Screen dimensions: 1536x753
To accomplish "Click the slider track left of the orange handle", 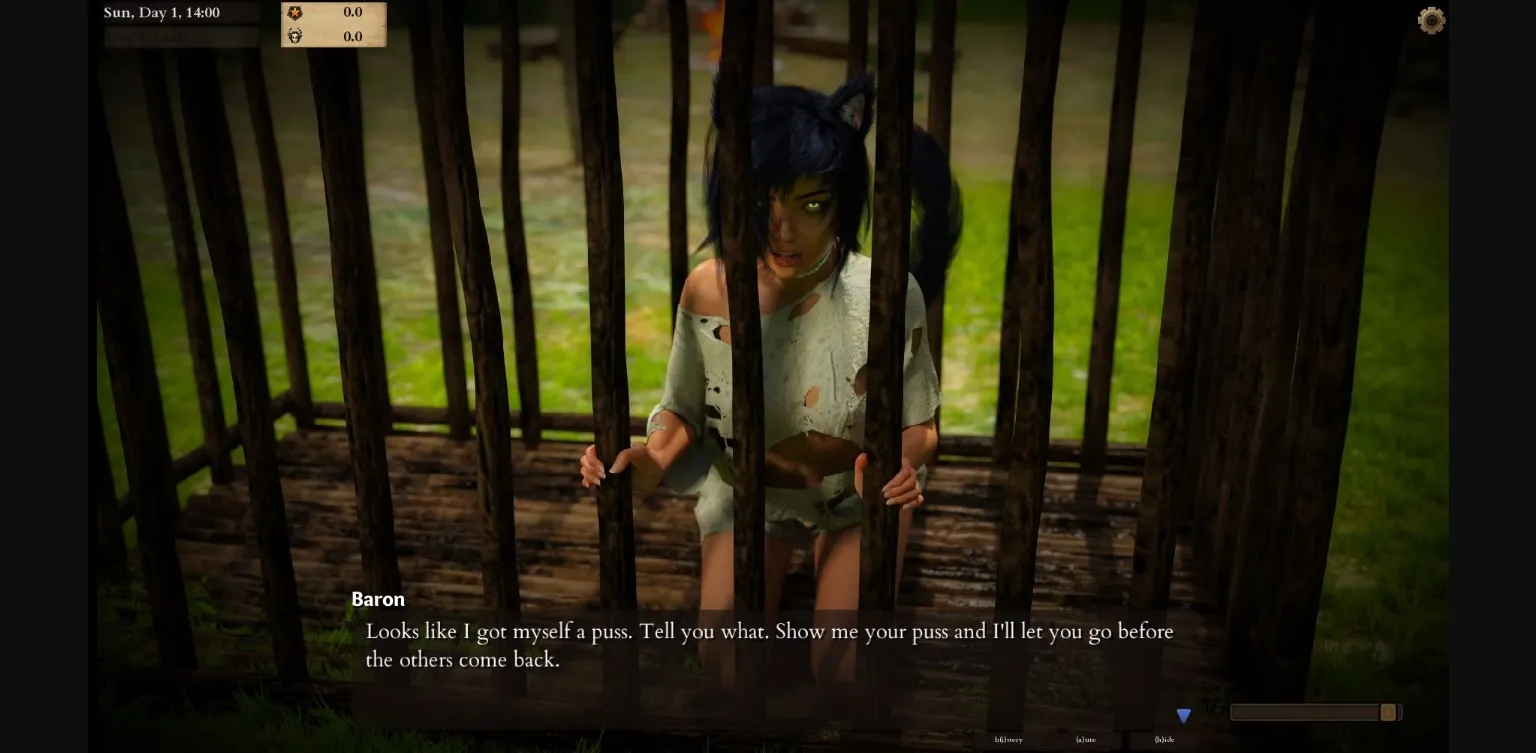I will (x=1300, y=712).
